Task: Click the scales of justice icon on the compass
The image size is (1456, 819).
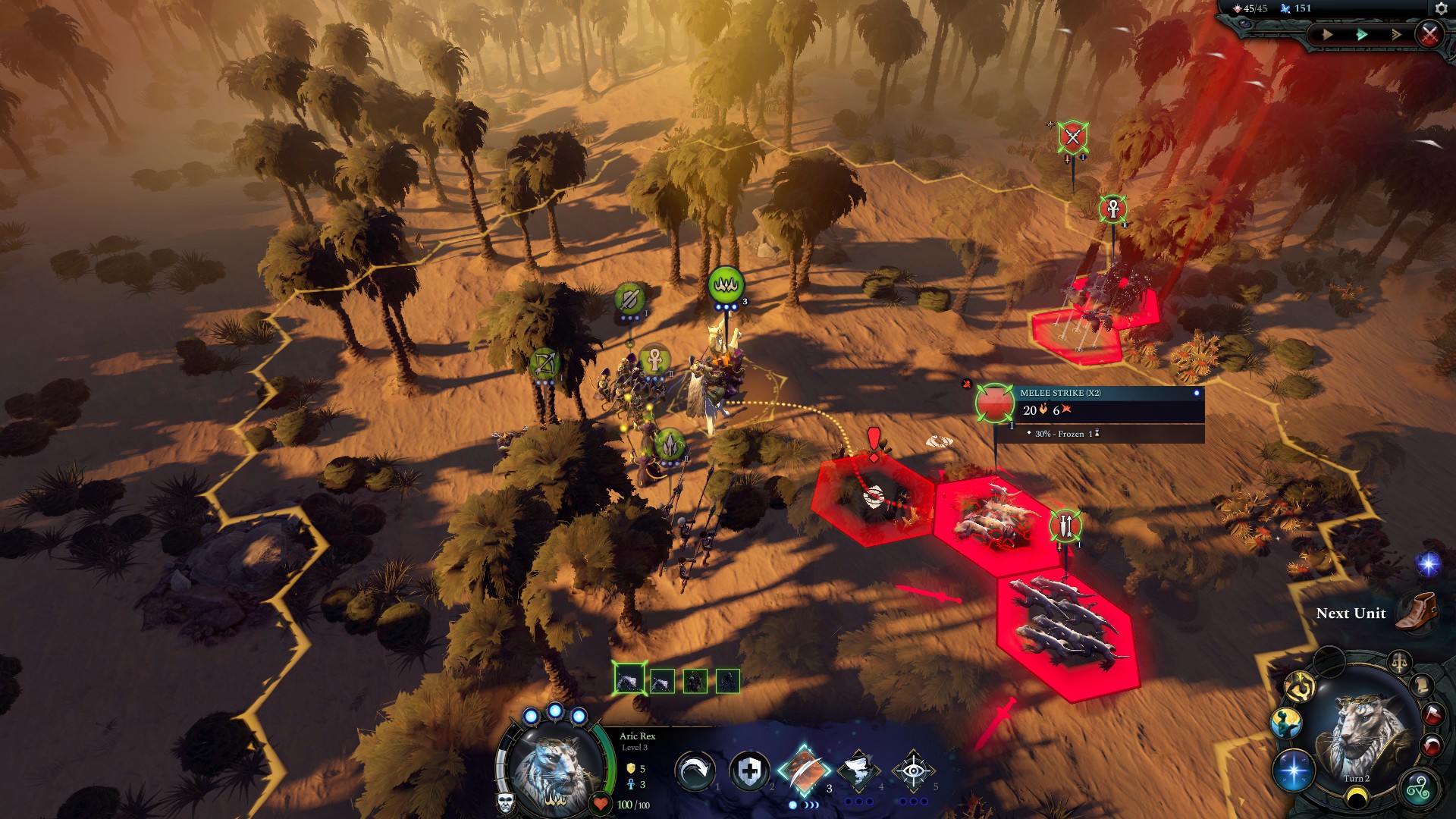Action: tap(1399, 663)
